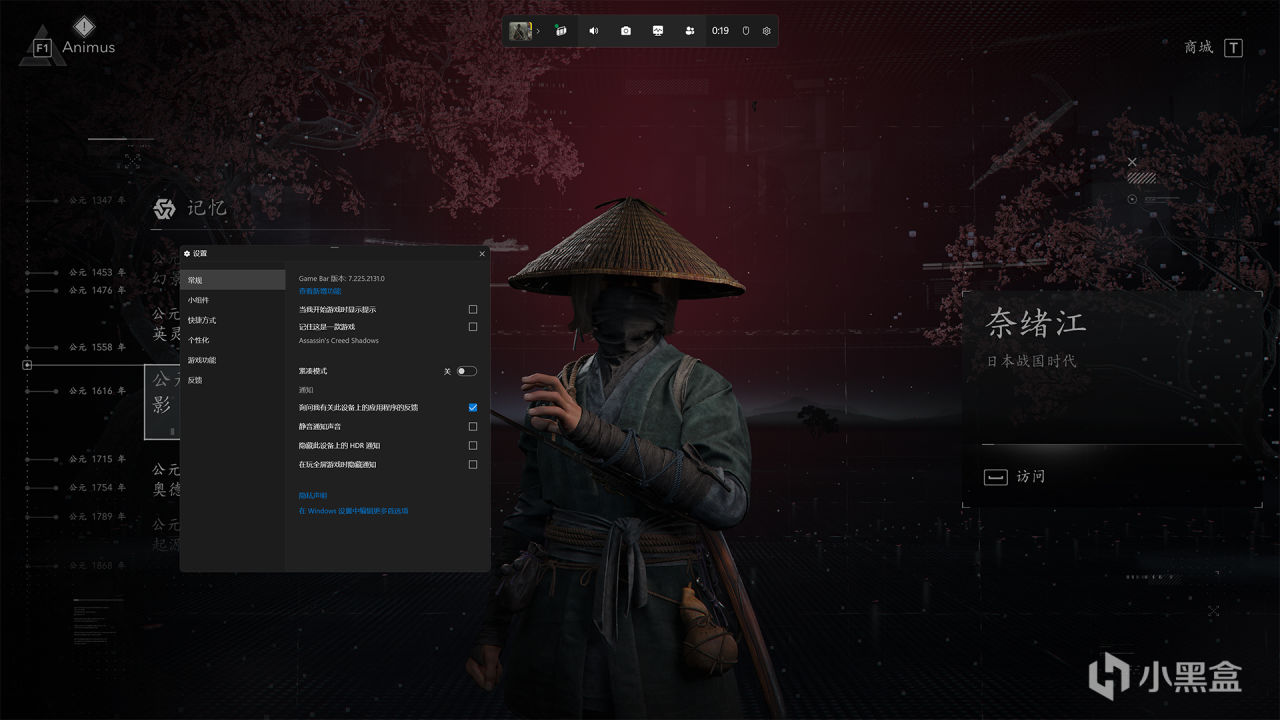Expand the chevron next to the game thumbnail

[540, 31]
